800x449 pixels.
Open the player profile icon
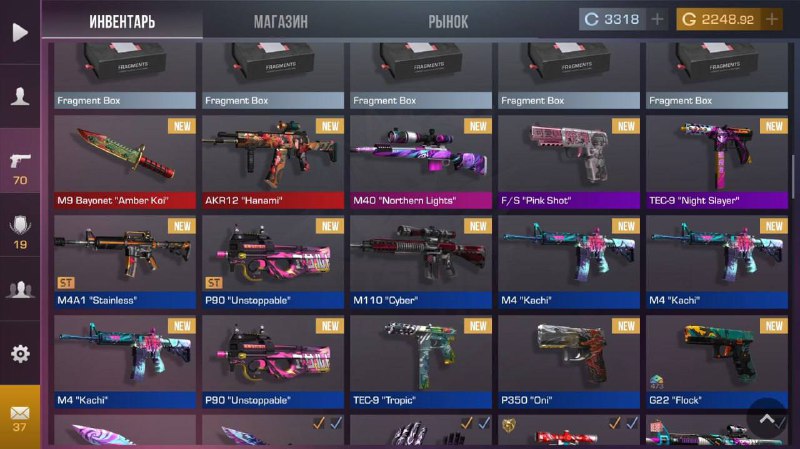coord(20,97)
